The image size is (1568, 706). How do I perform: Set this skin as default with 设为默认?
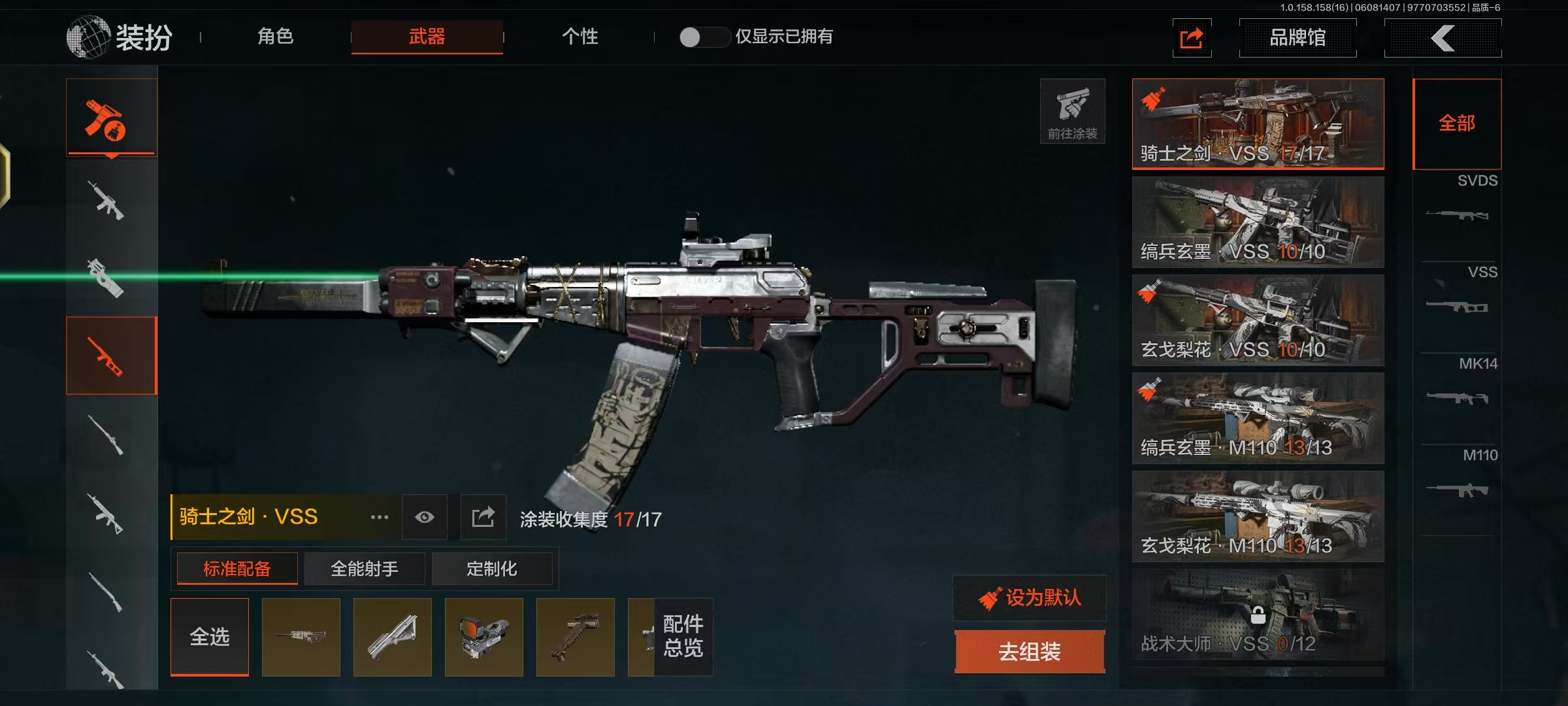1030,597
